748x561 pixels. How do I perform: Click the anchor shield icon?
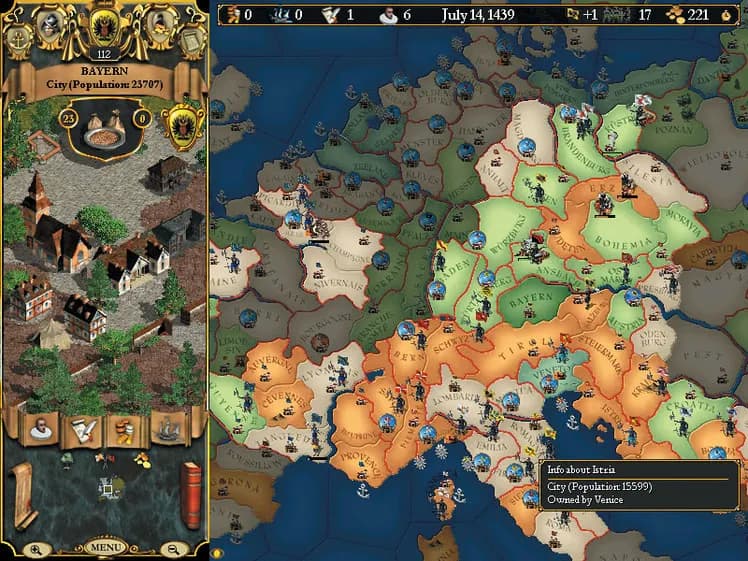[x=20, y=39]
